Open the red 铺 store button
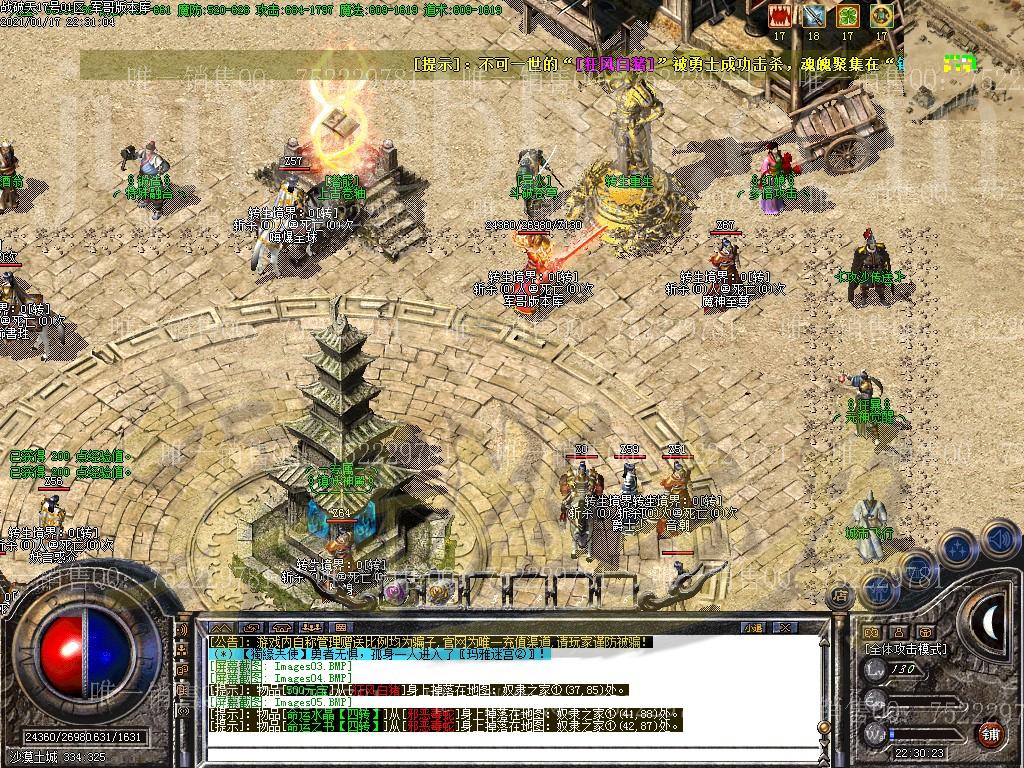This screenshot has height=768, width=1024. [x=990, y=733]
